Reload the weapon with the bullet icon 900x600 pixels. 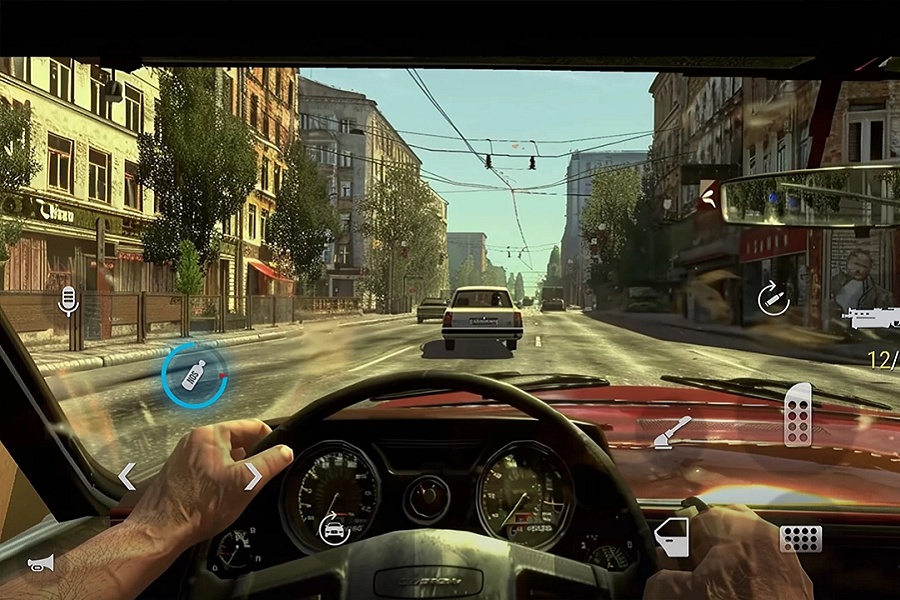[x=772, y=298]
